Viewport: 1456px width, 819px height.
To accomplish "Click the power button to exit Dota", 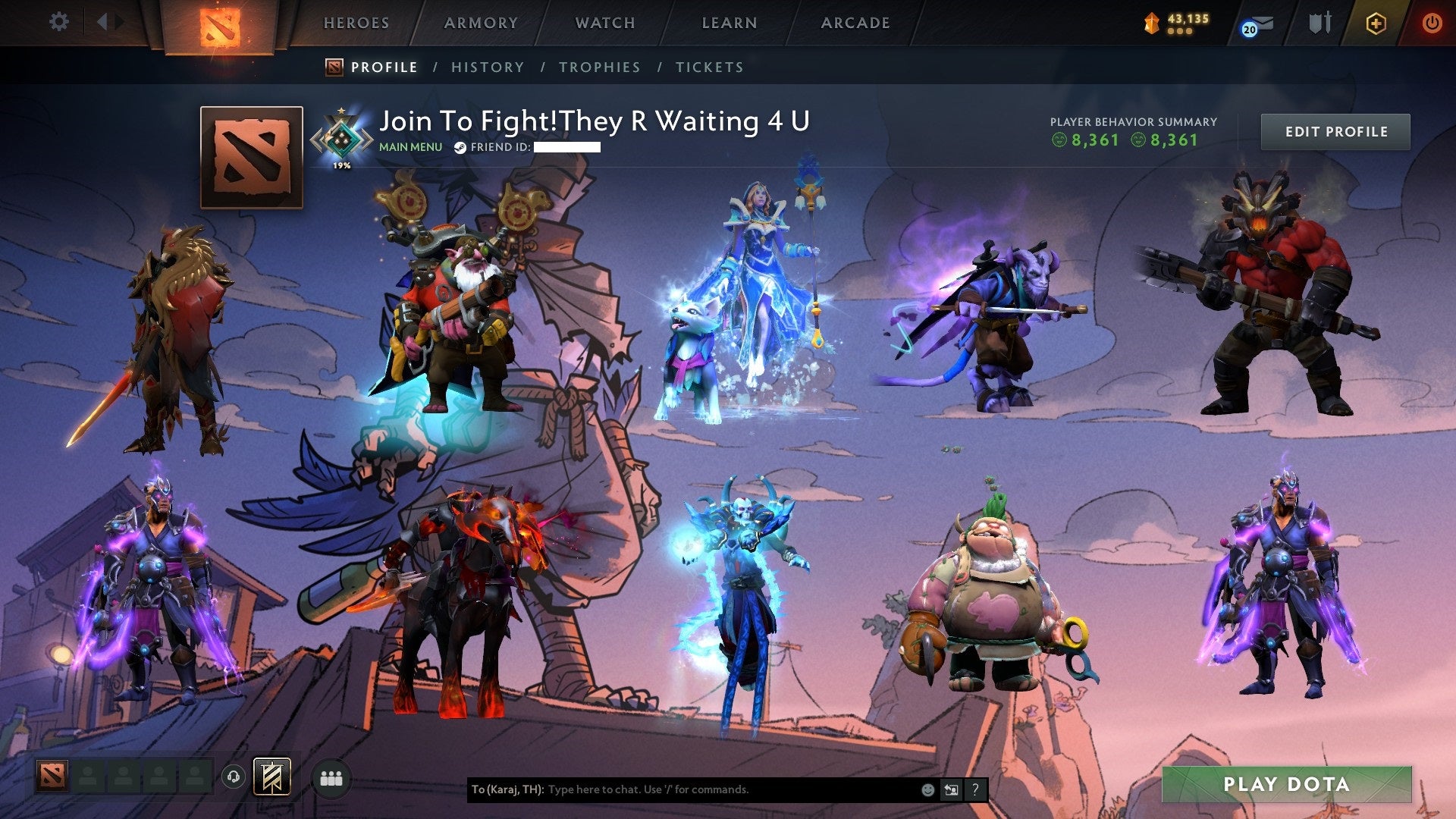I will tap(1433, 23).
